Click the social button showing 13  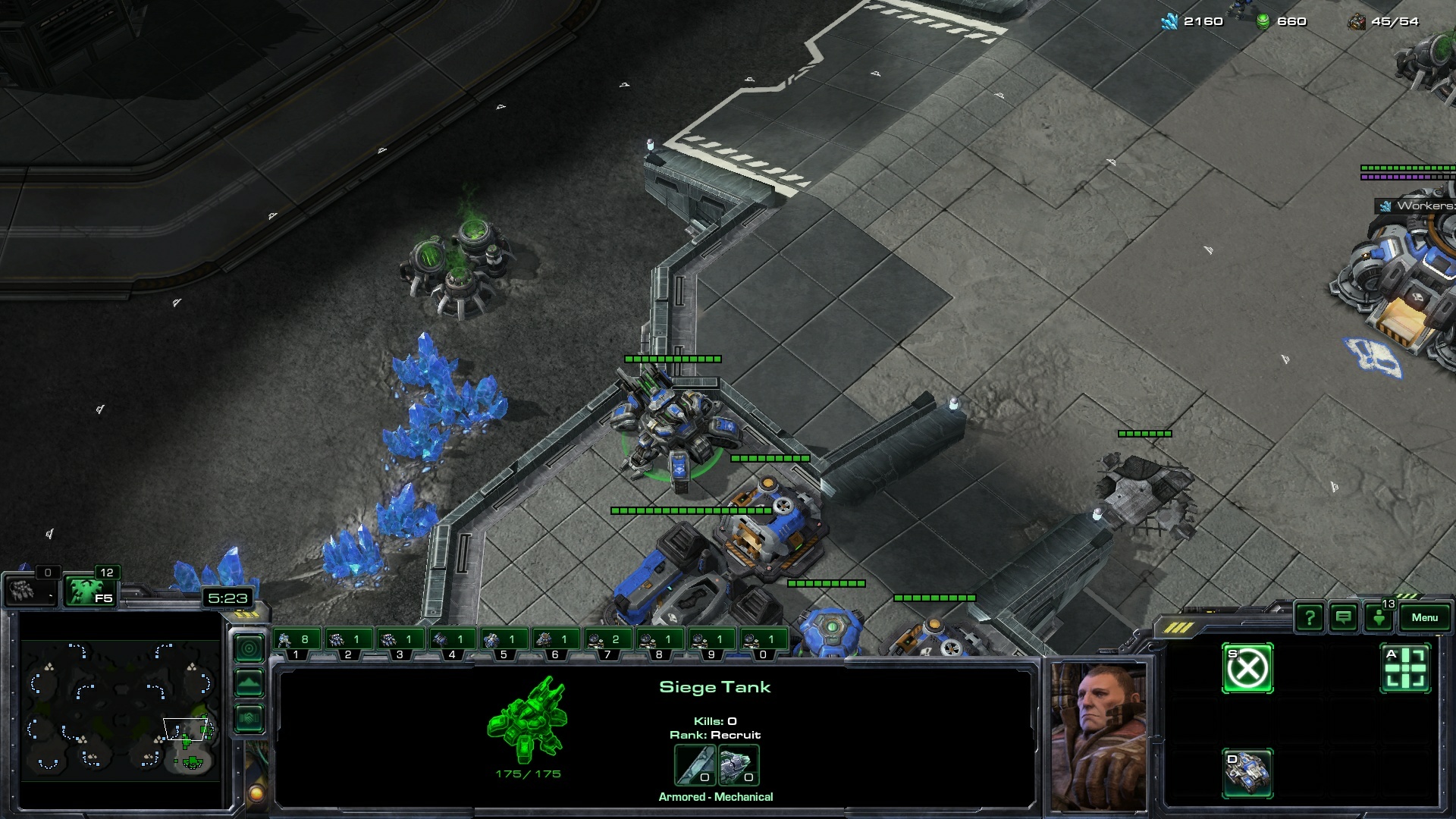(x=1379, y=617)
